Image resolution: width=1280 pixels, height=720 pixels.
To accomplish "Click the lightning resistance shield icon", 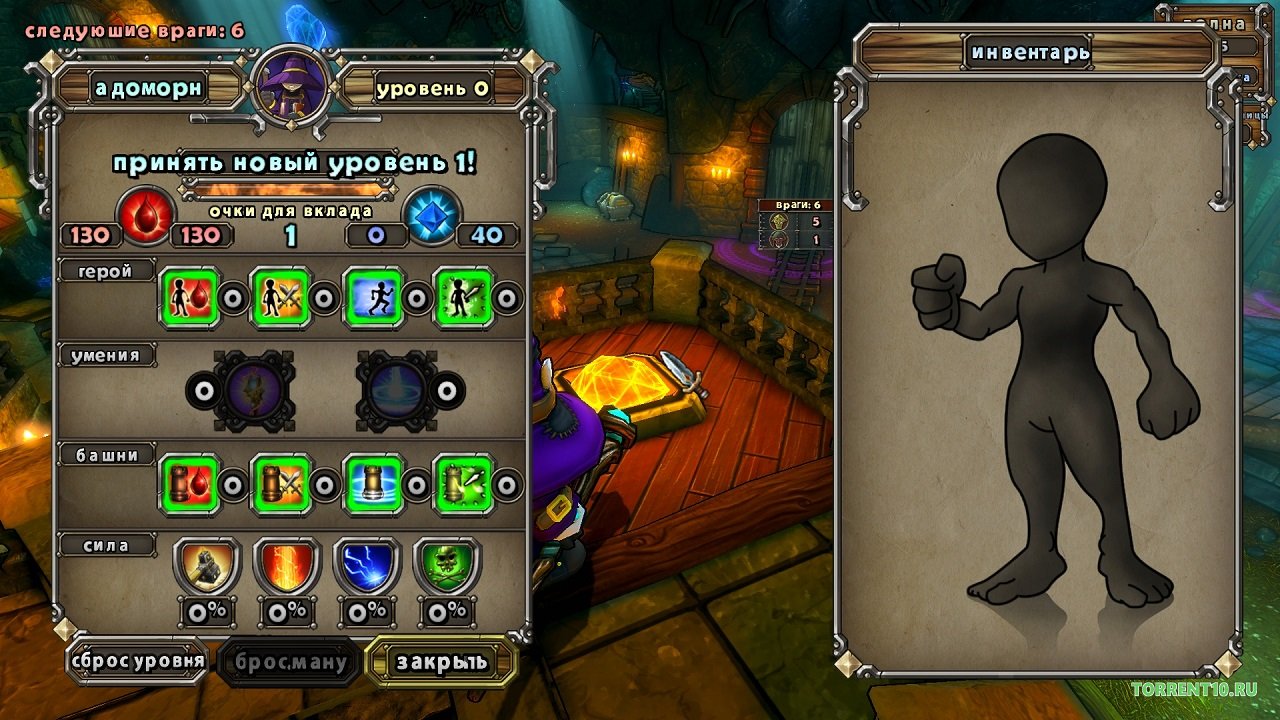I will [367, 566].
